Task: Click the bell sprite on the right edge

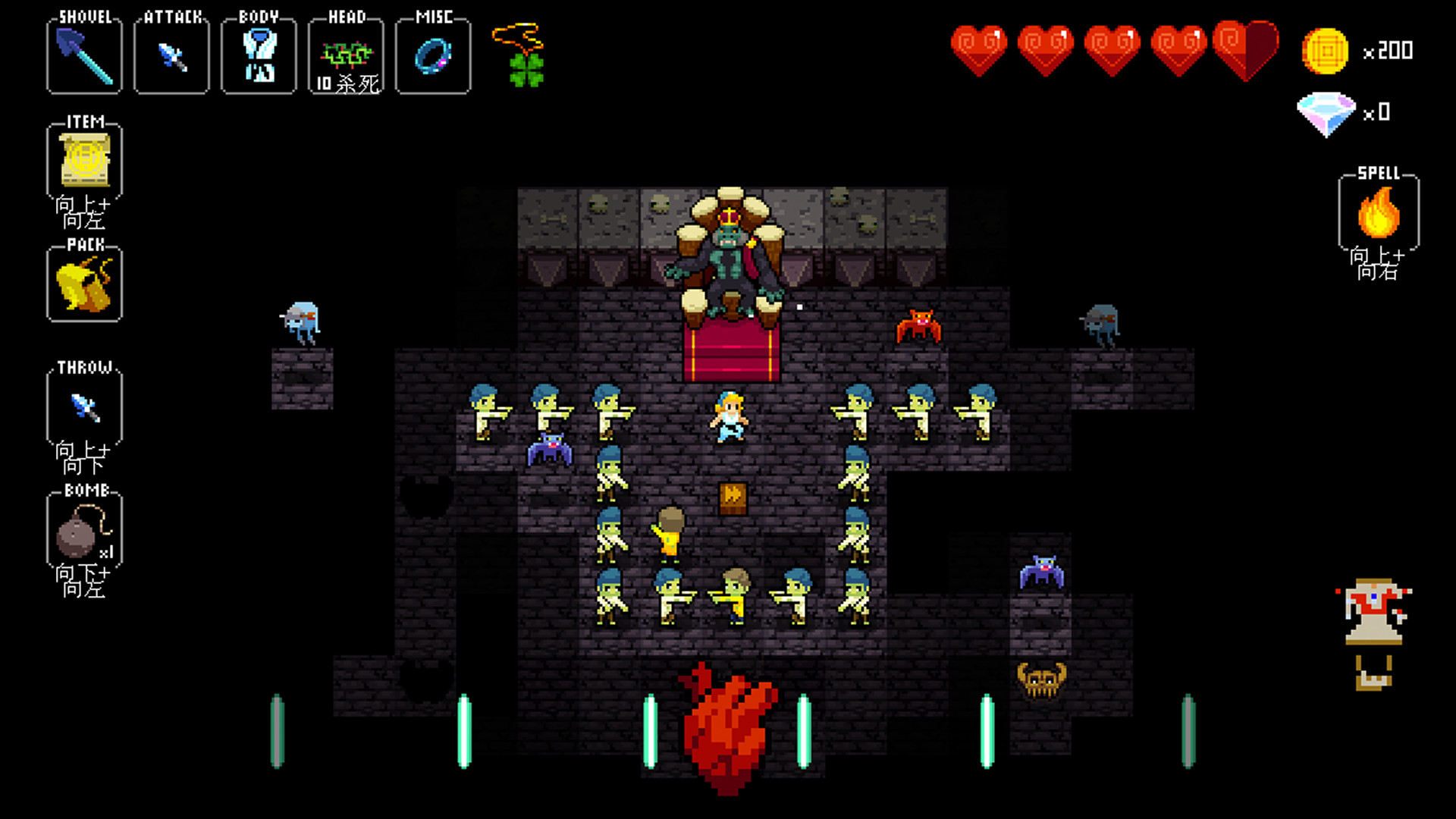Action: tap(1373, 614)
